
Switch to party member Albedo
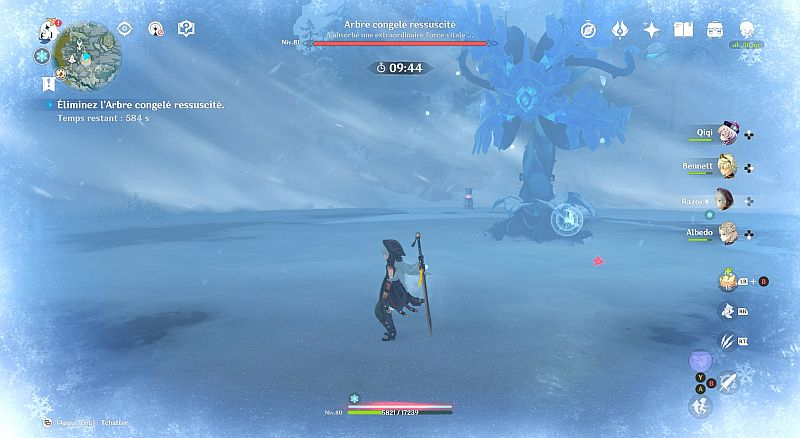[x=727, y=233]
